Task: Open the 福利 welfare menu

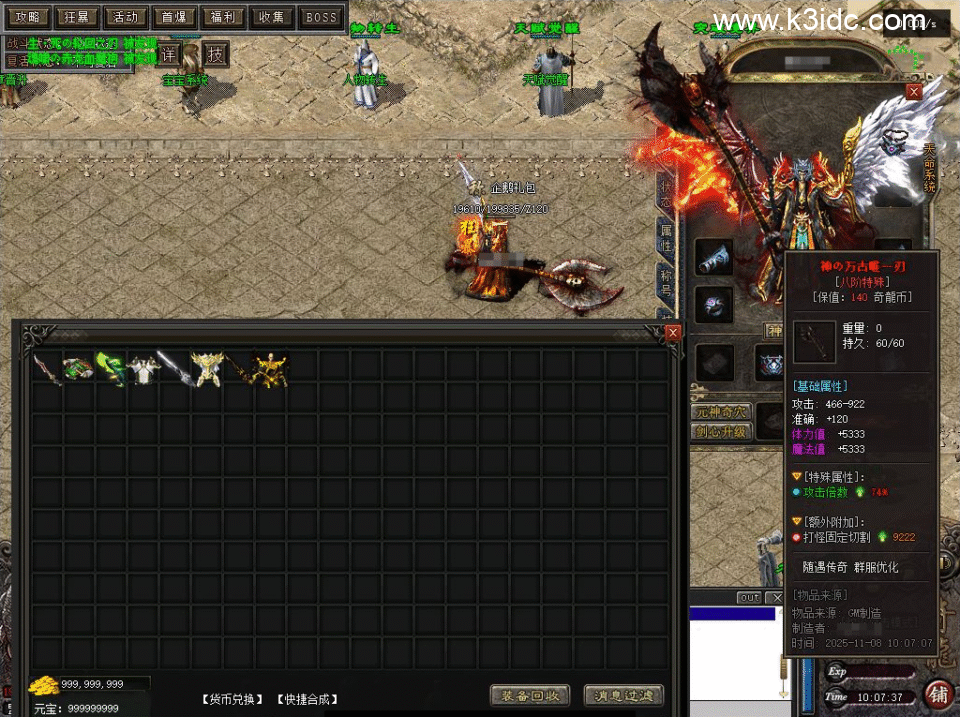Action: (223, 17)
